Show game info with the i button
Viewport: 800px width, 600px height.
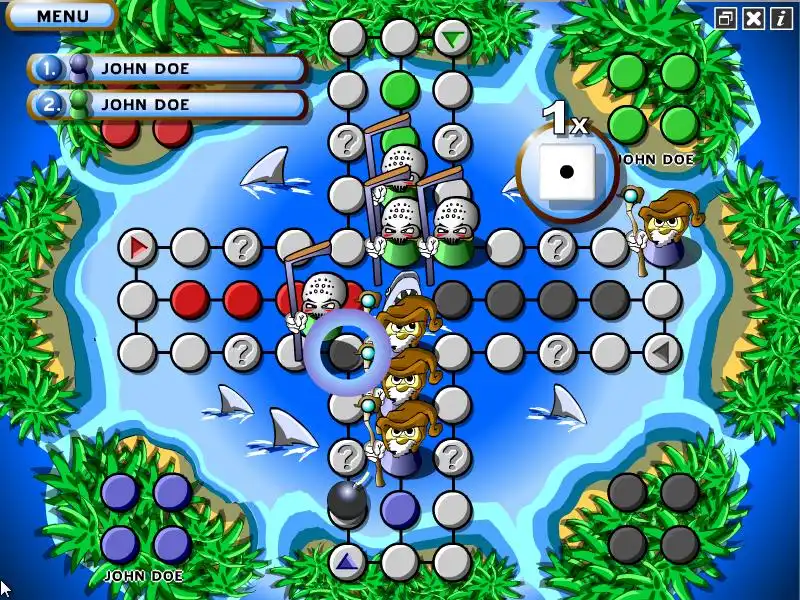[779, 18]
